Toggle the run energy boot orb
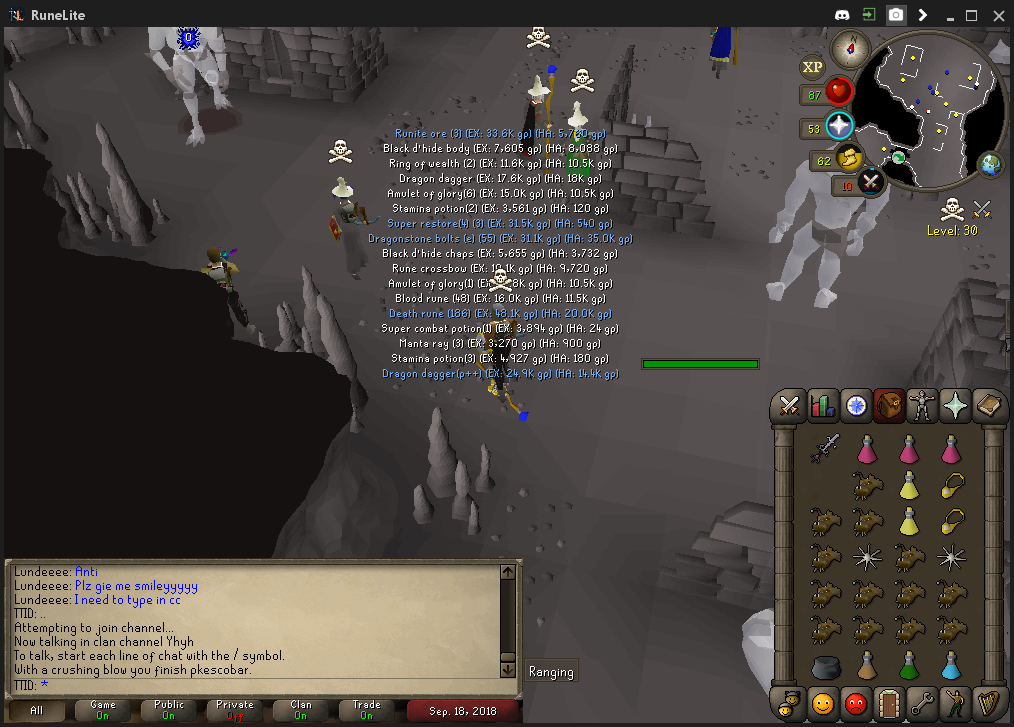Viewport: 1014px width, 727px height. click(849, 159)
